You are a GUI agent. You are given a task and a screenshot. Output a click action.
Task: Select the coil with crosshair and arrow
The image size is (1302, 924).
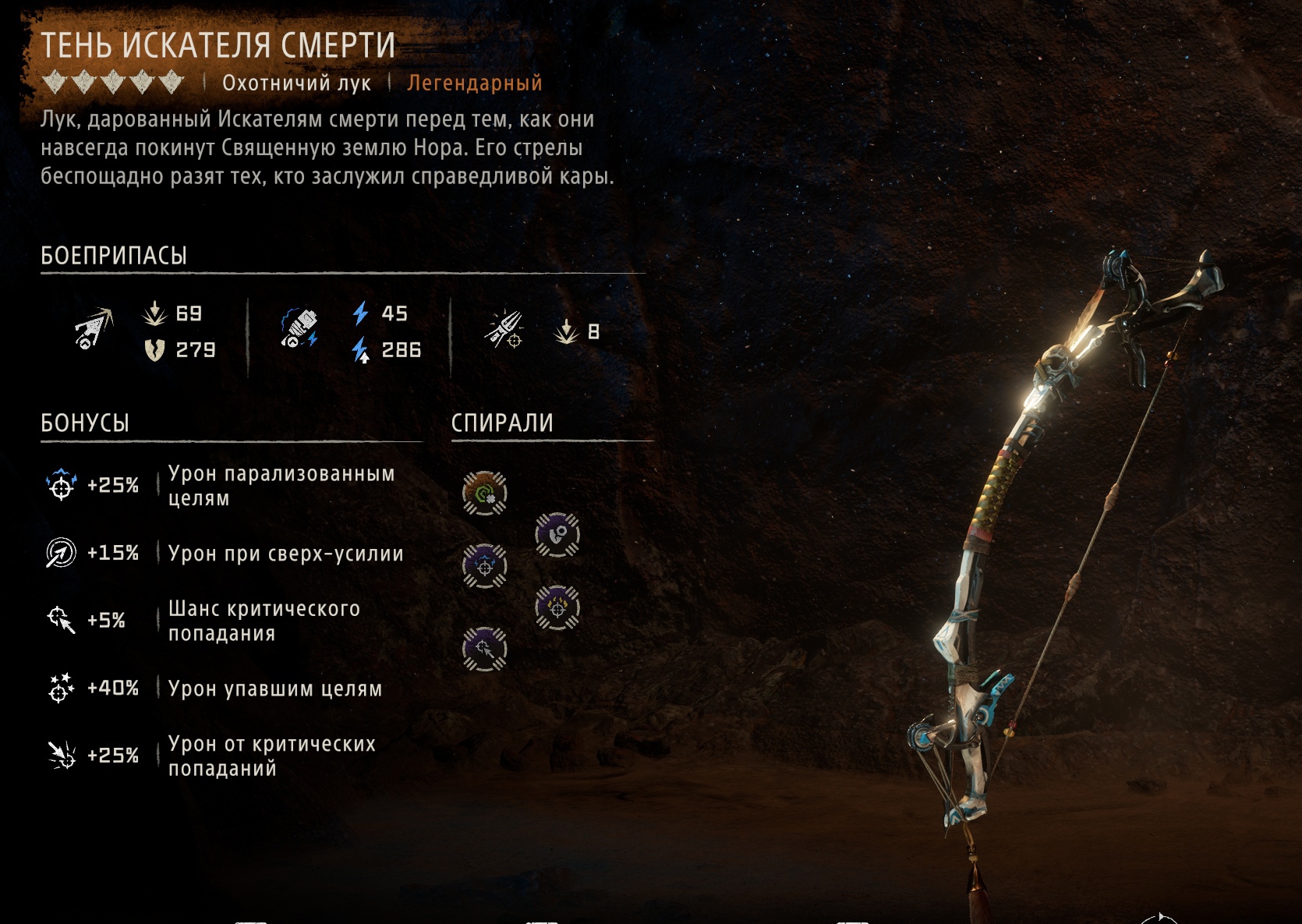pos(484,649)
